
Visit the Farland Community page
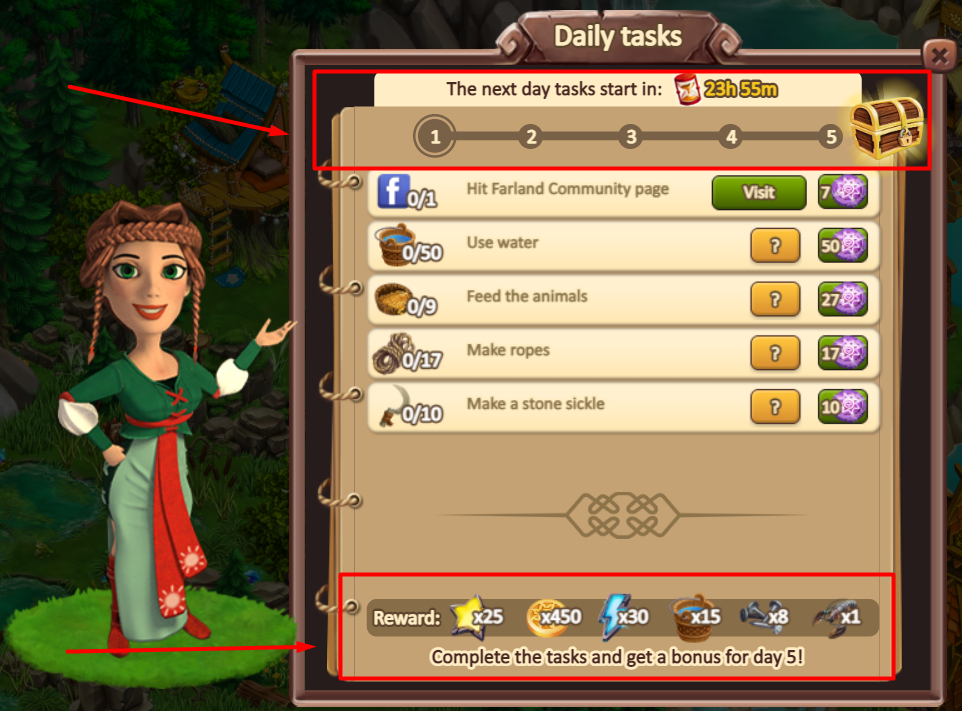pos(758,192)
